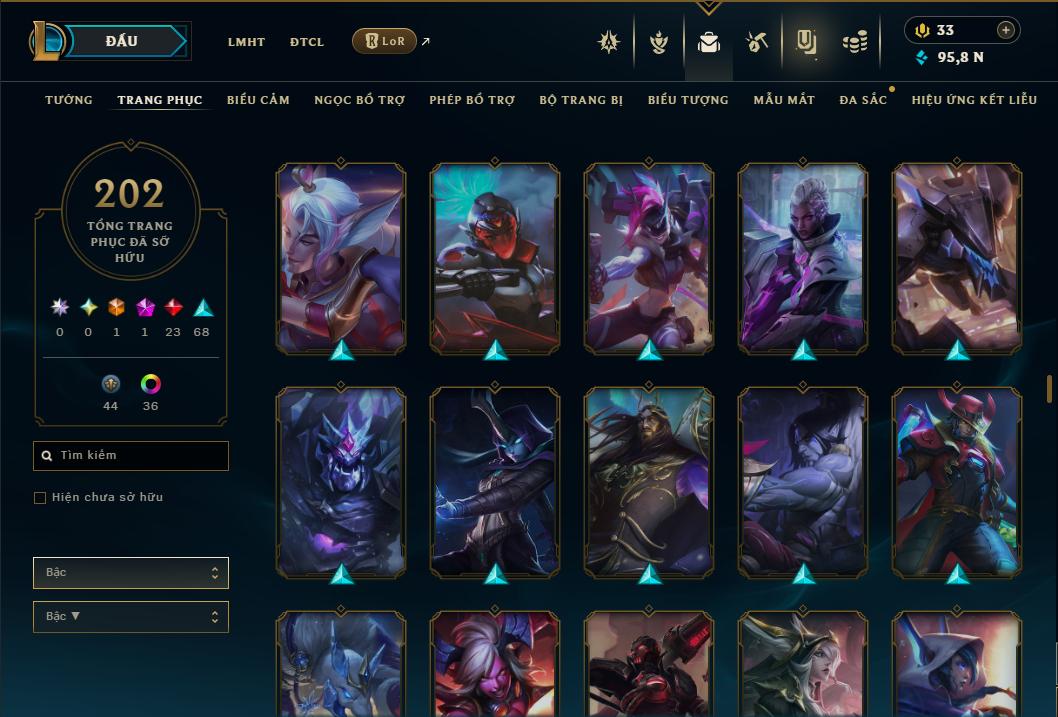1058x717 pixels.
Task: Click the plus button to buy RP
Action: click(x=1005, y=30)
